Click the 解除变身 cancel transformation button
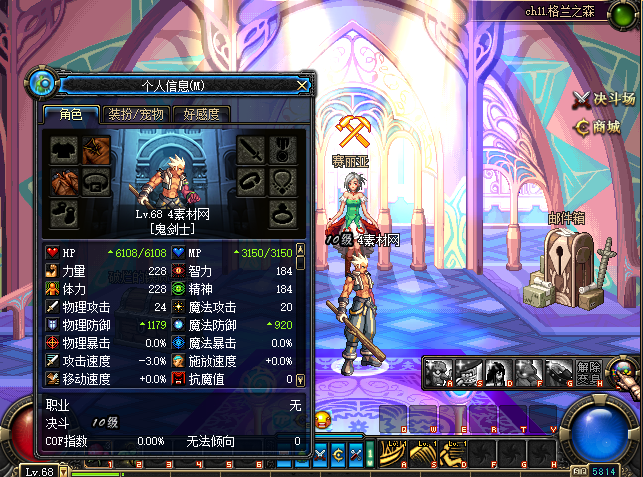643x477 pixels. (x=590, y=371)
